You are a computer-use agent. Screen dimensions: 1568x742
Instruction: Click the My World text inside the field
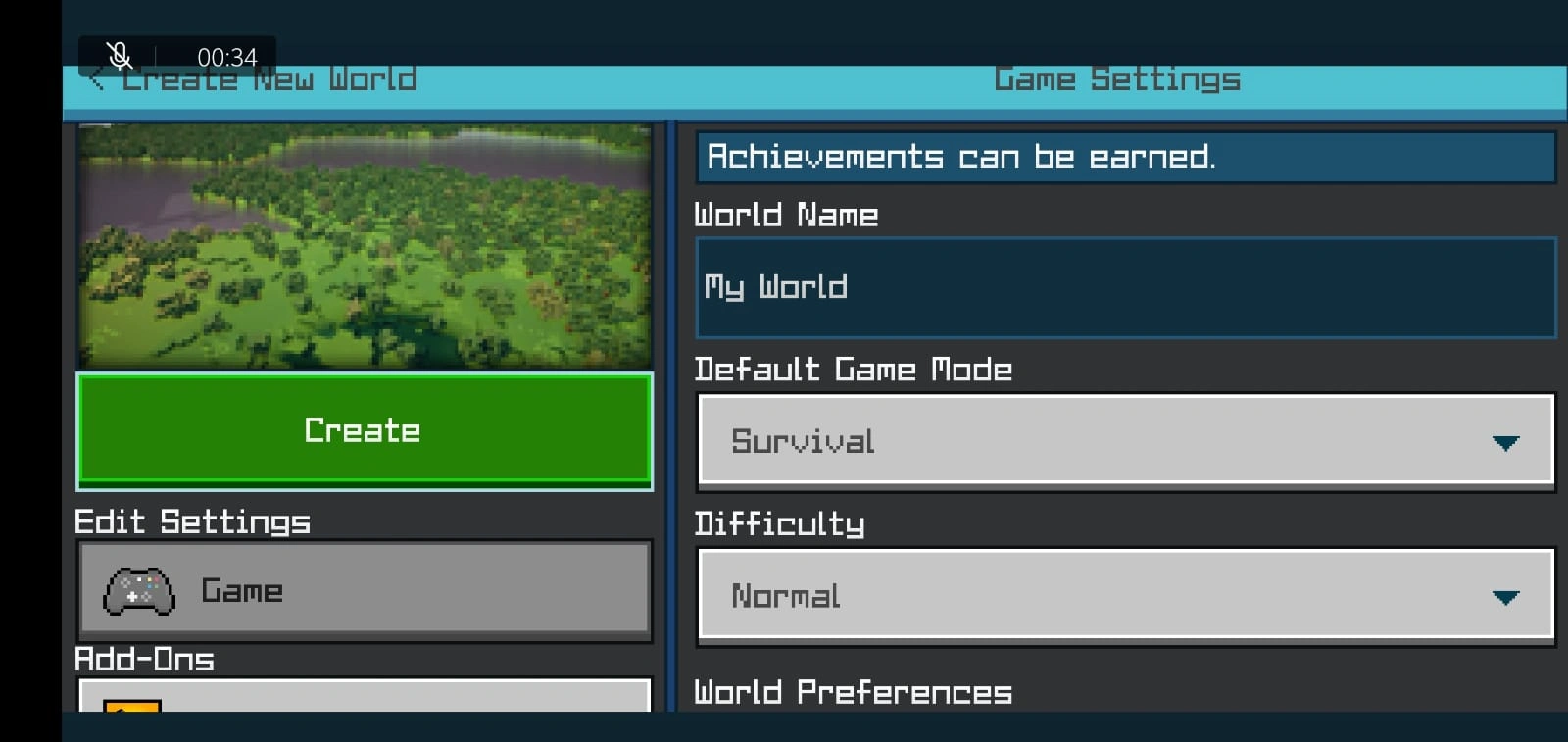click(x=774, y=287)
